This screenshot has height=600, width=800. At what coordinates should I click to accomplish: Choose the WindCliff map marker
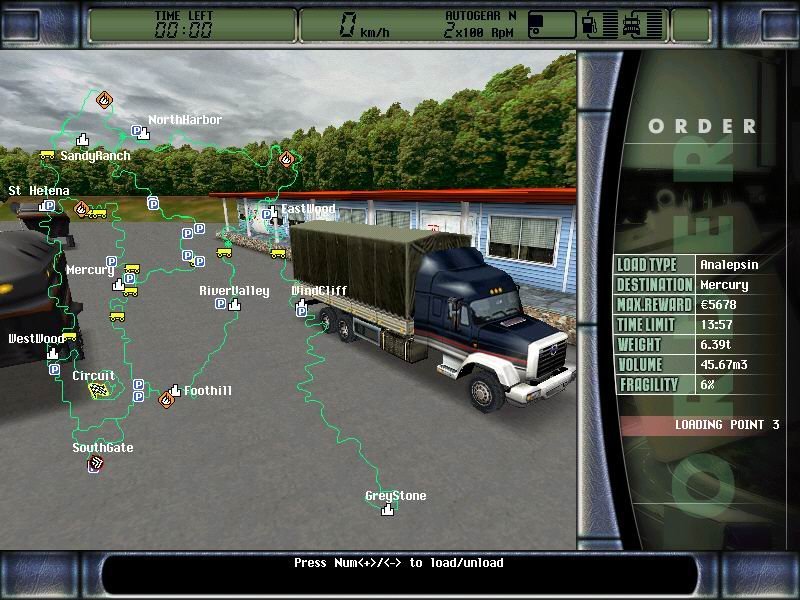click(x=300, y=304)
